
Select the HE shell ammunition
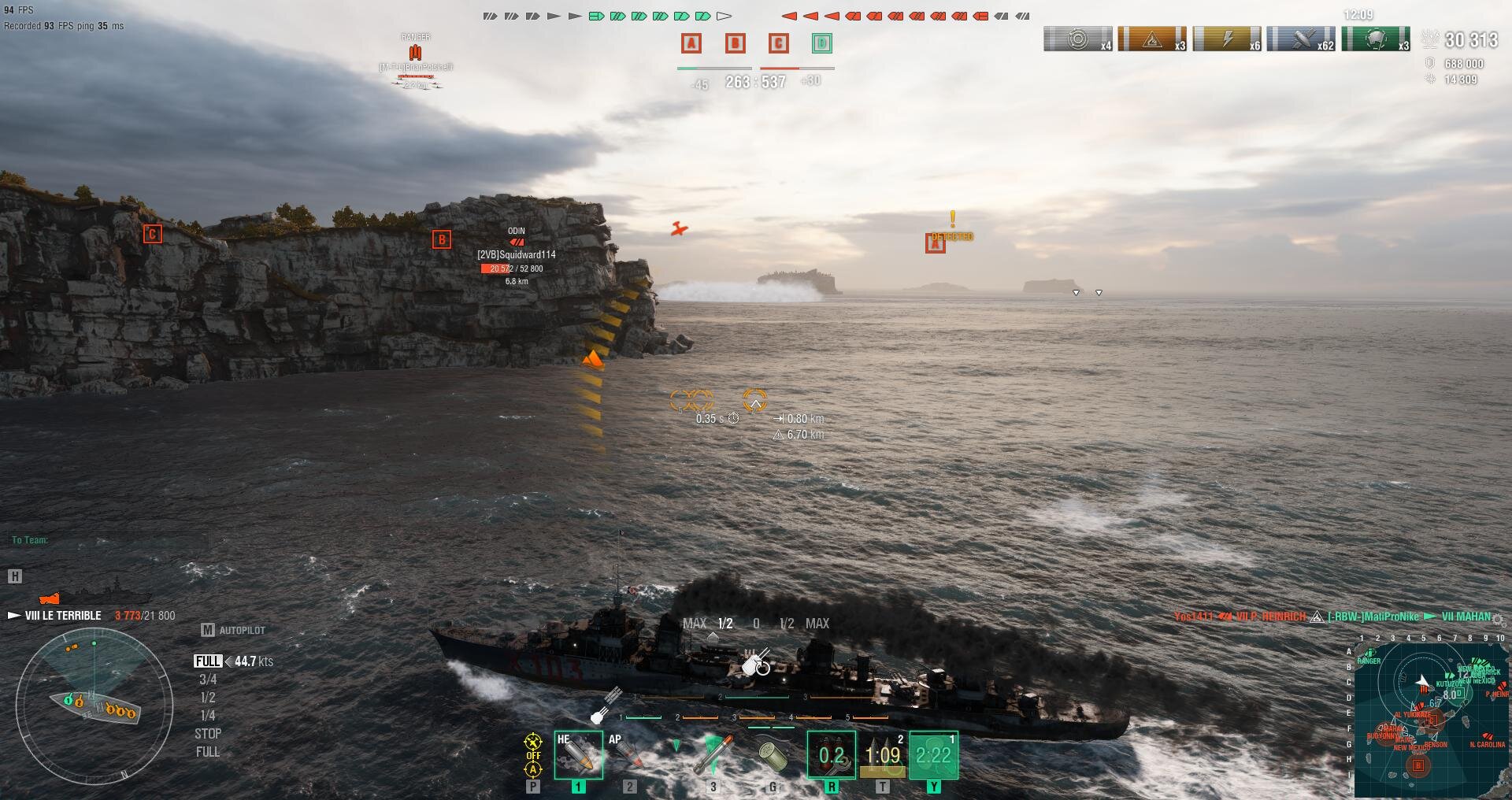tap(578, 754)
